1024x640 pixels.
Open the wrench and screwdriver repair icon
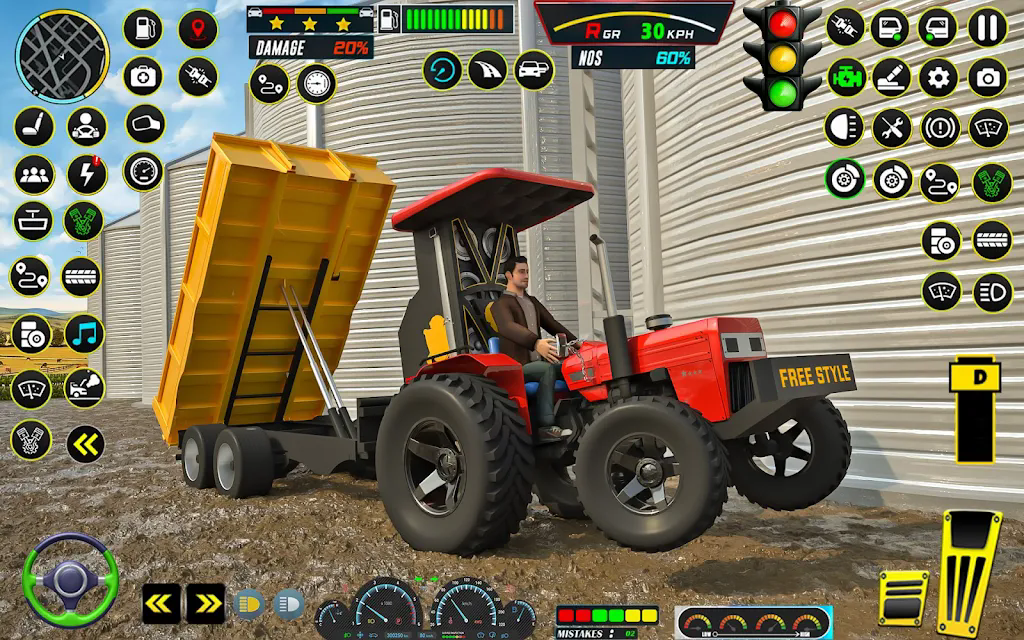coord(891,128)
